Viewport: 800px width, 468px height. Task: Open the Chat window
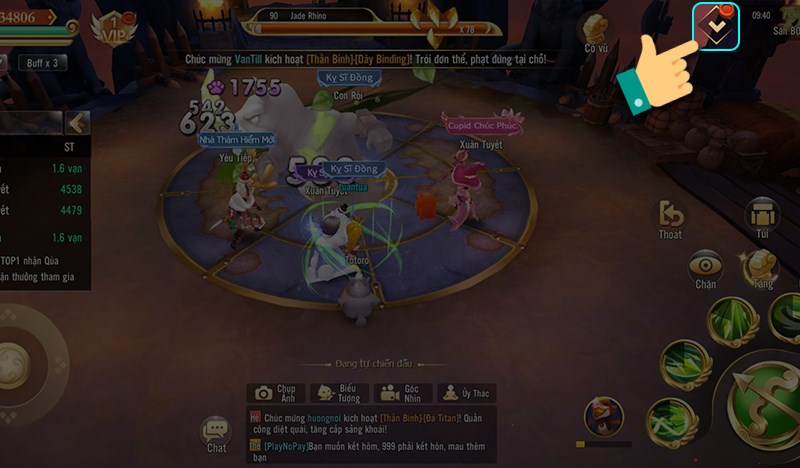[216, 435]
